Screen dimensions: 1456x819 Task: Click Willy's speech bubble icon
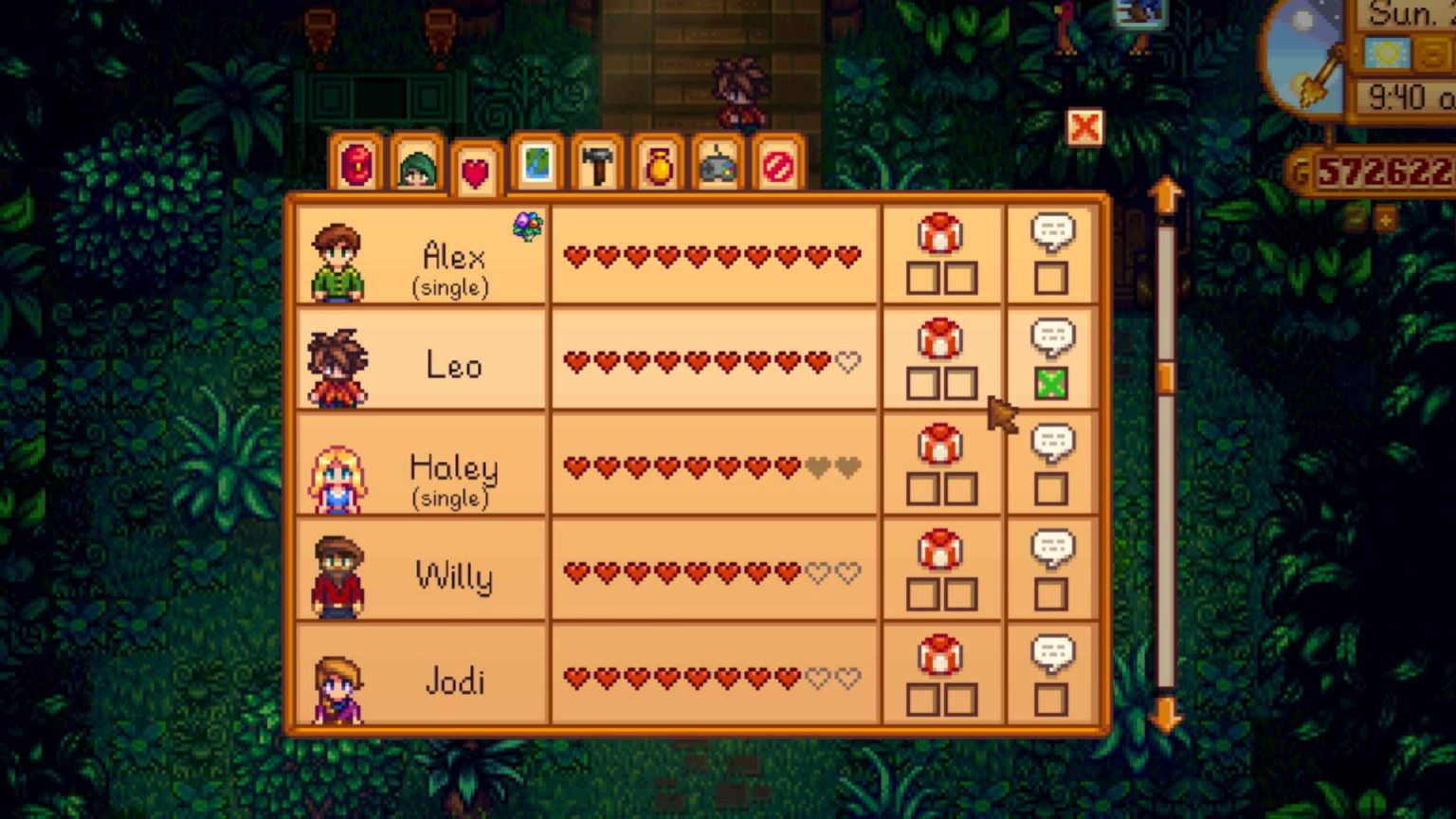coord(1053,547)
